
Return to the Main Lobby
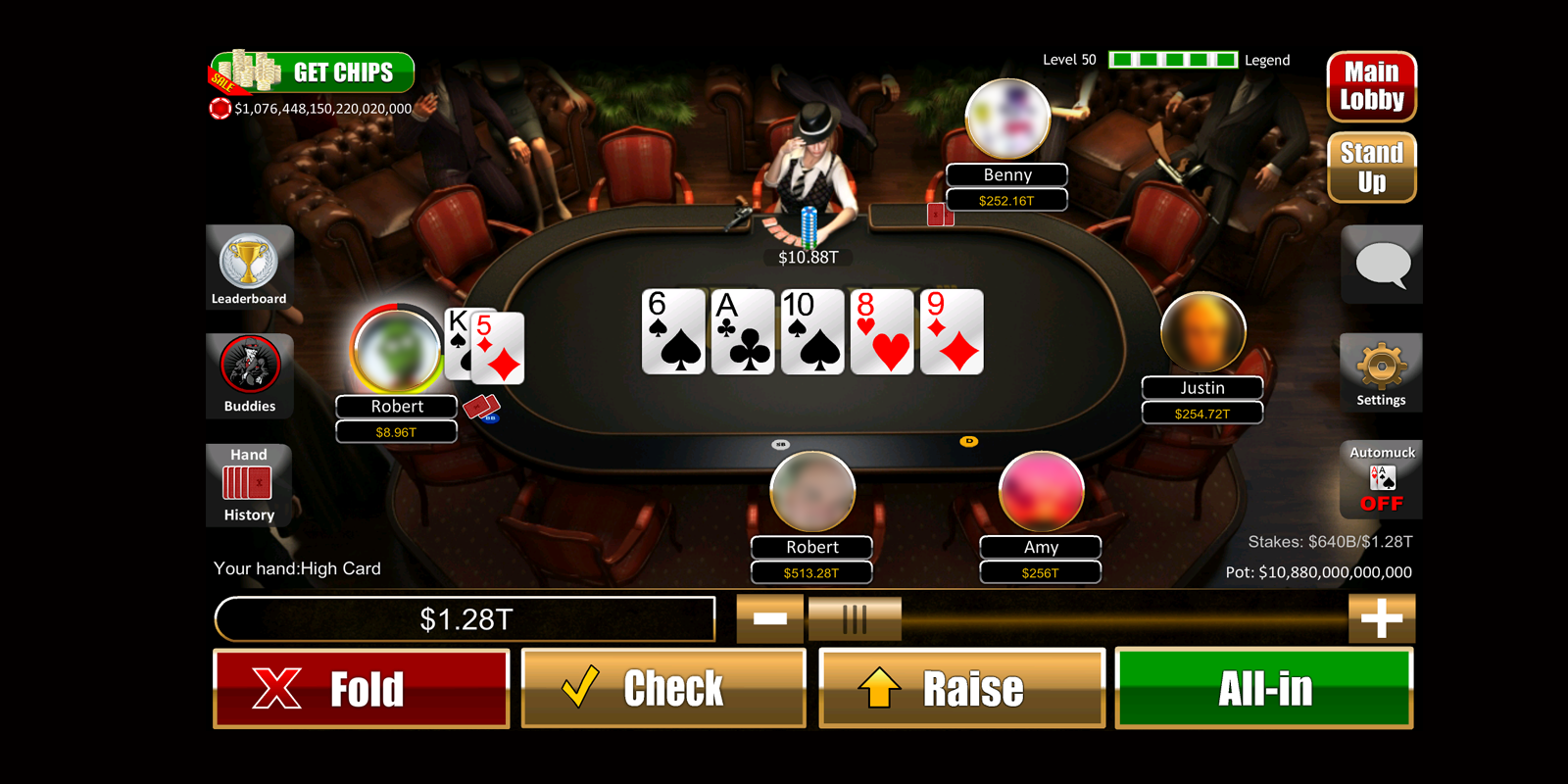1370,86
